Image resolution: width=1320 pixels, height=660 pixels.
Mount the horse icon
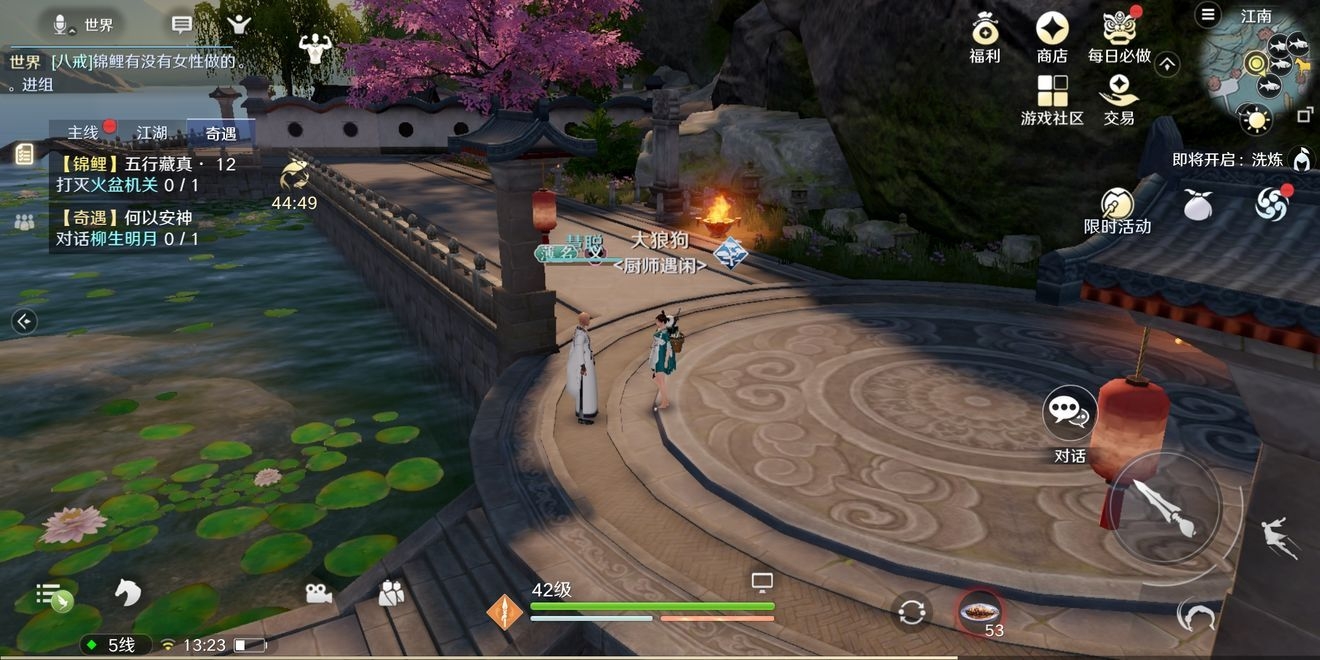(127, 592)
